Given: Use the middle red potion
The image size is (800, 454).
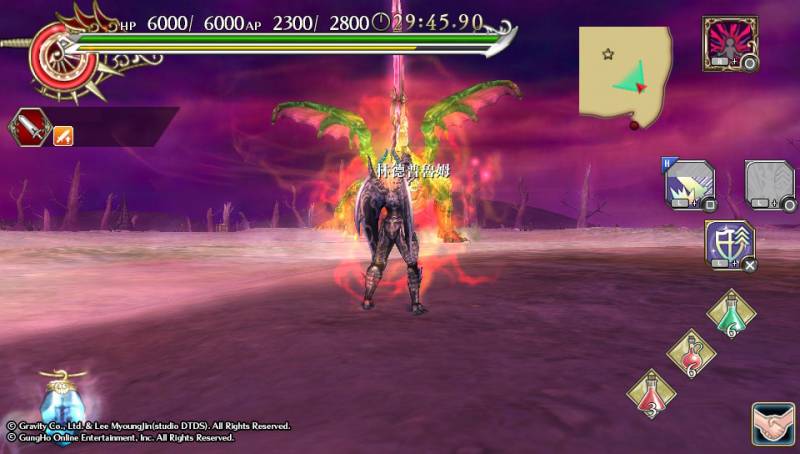Looking at the screenshot, I should click(x=691, y=353).
